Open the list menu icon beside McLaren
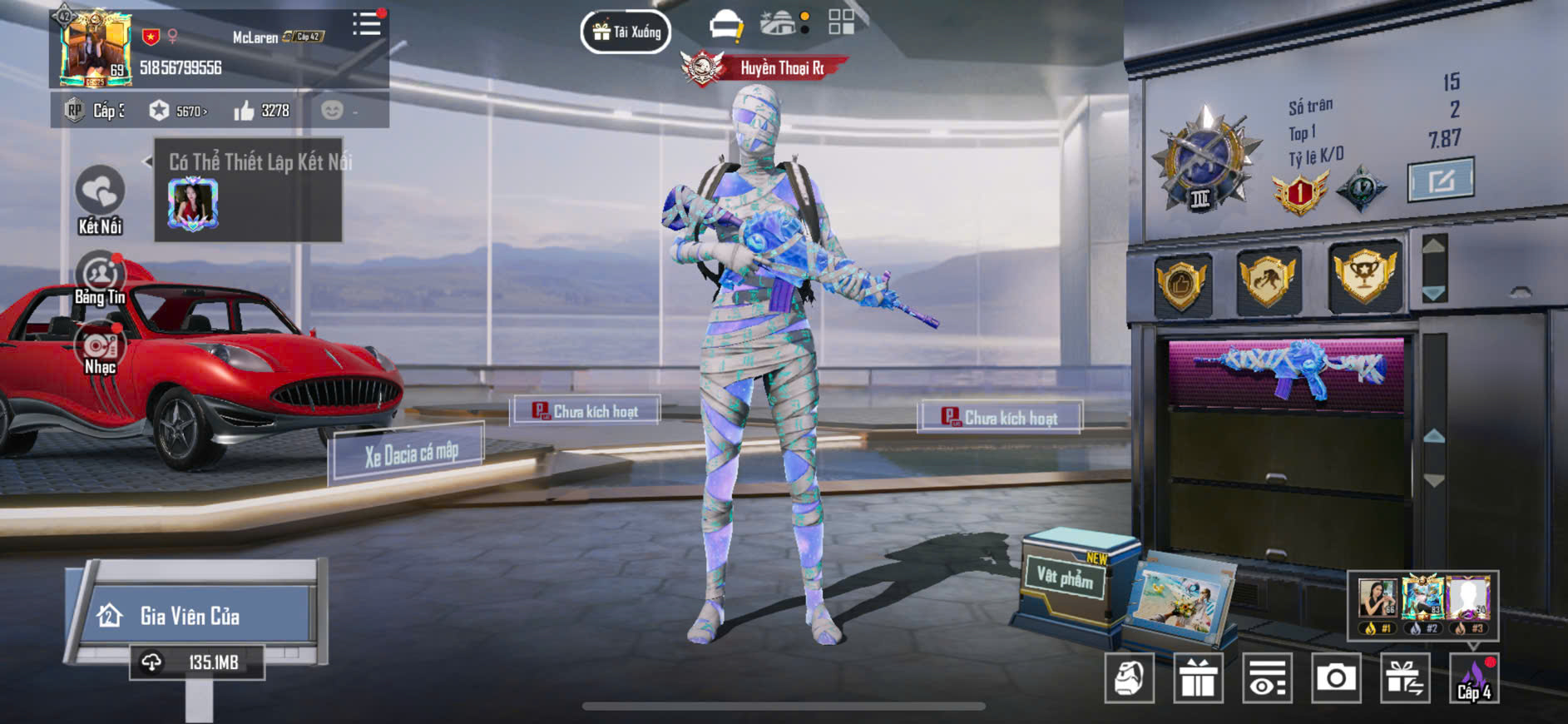 click(x=366, y=24)
